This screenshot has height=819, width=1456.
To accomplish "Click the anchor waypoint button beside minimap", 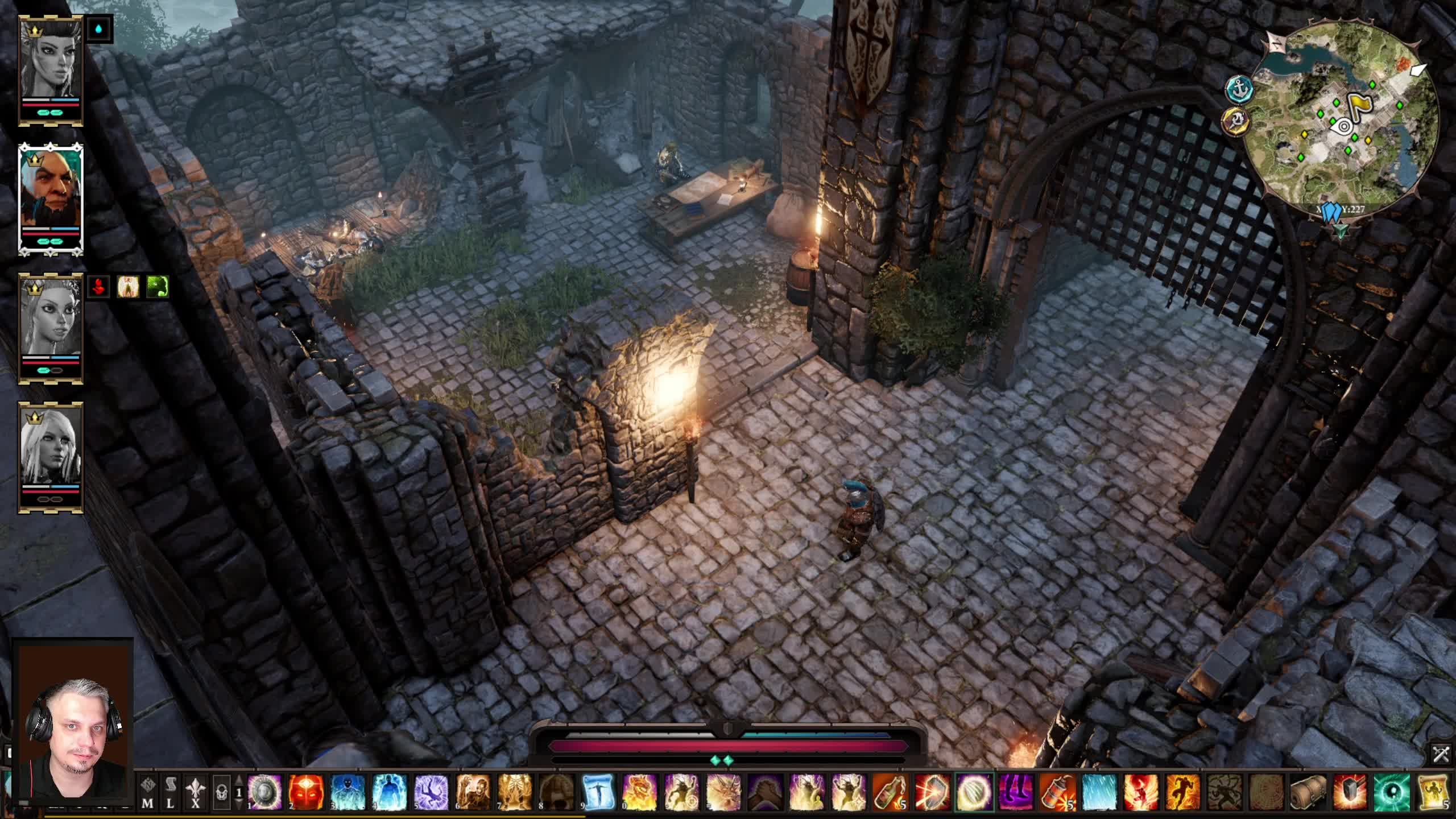I will coord(1239,88).
